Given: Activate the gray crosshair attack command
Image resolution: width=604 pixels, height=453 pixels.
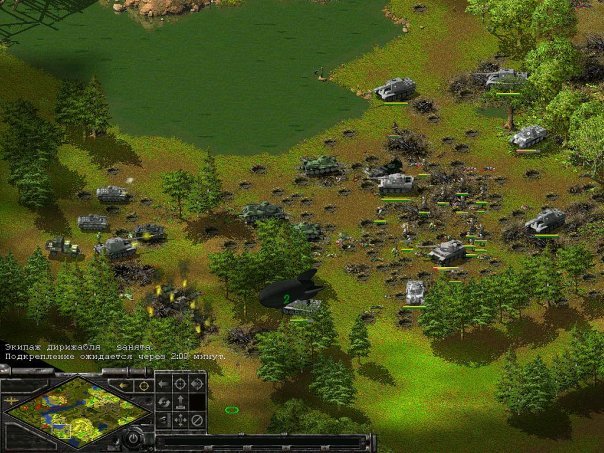Looking at the screenshot, I should click(x=180, y=383).
